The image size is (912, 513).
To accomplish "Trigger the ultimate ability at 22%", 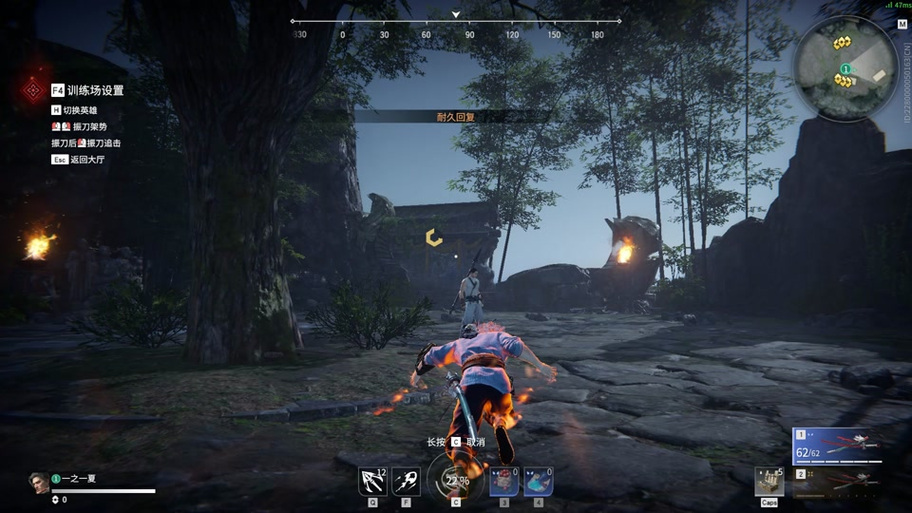I will (x=455, y=480).
